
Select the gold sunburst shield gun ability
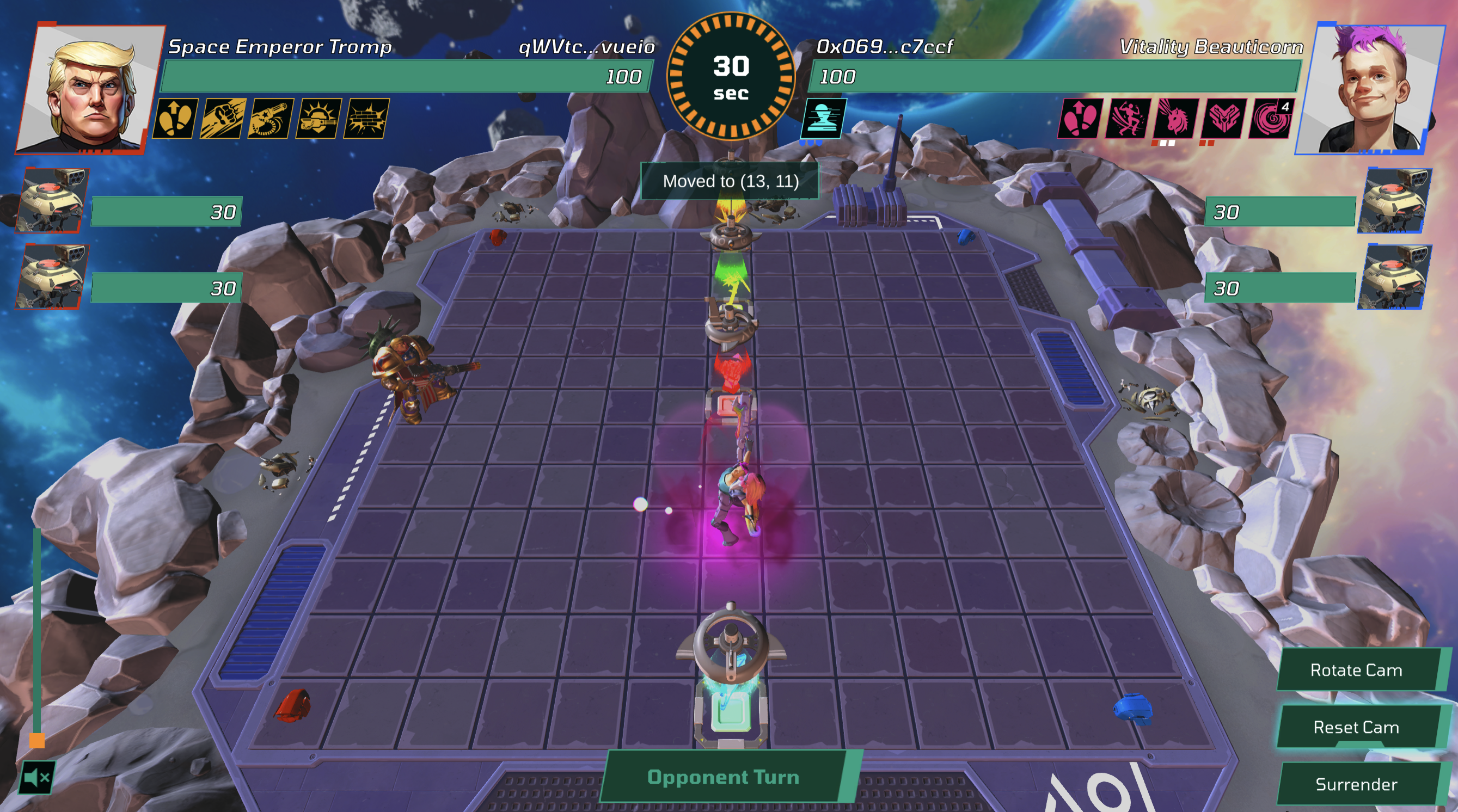pyautogui.click(x=318, y=118)
